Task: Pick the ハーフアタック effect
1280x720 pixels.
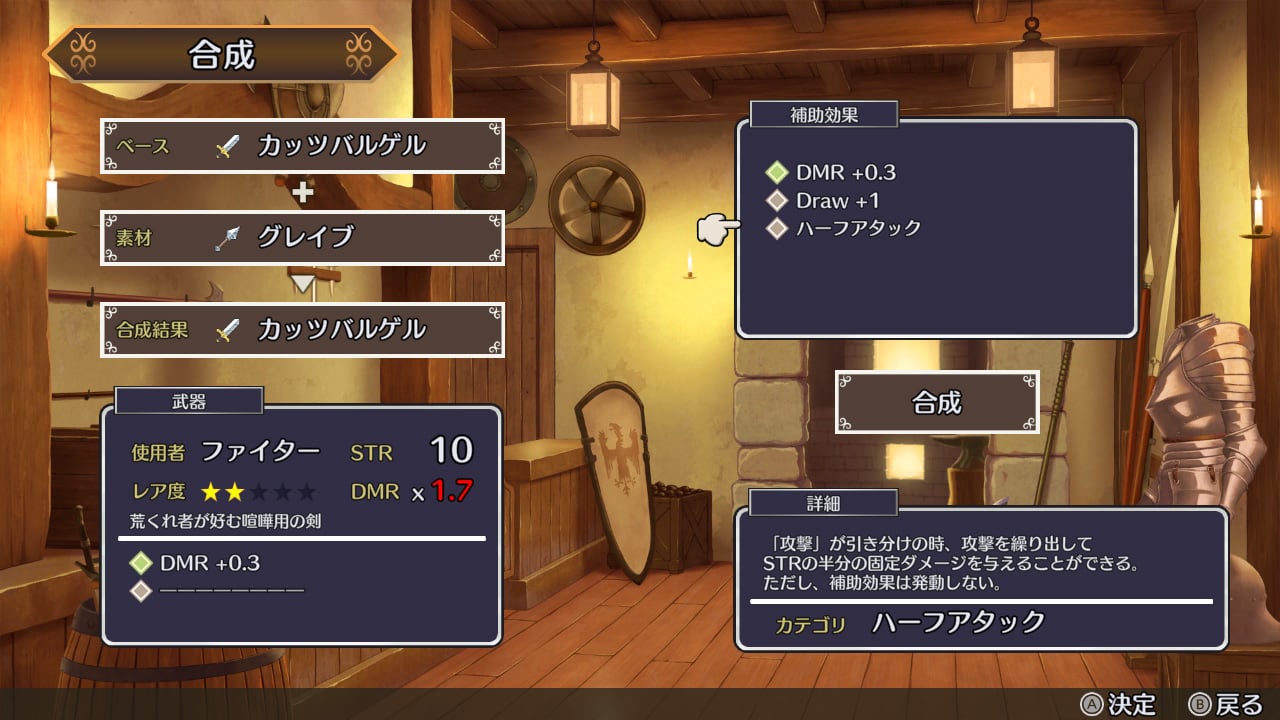Action: [x=857, y=228]
